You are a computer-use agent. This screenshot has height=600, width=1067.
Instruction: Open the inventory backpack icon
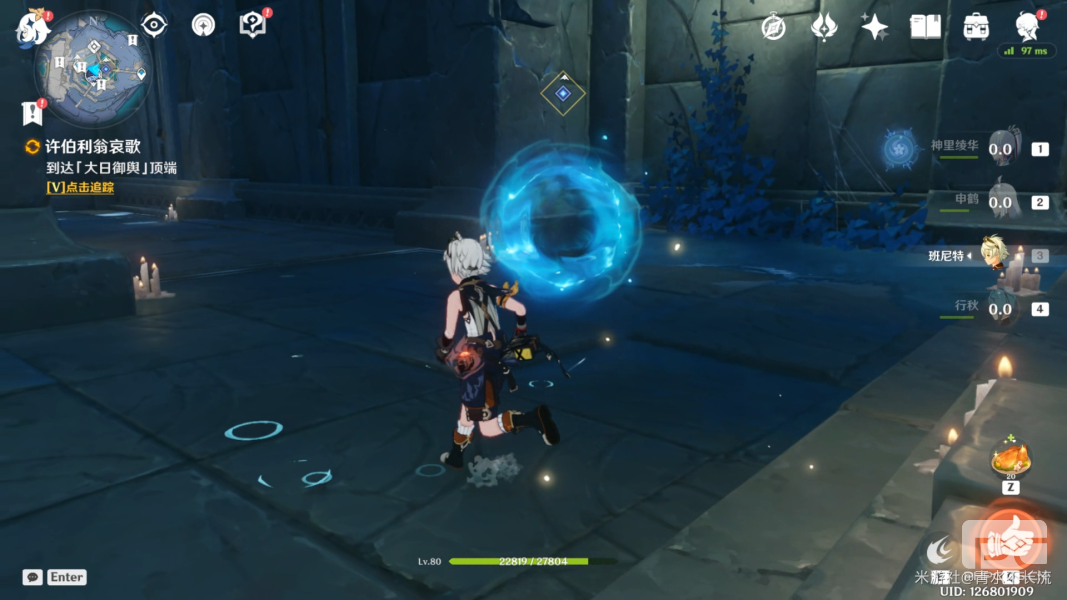pos(976,27)
